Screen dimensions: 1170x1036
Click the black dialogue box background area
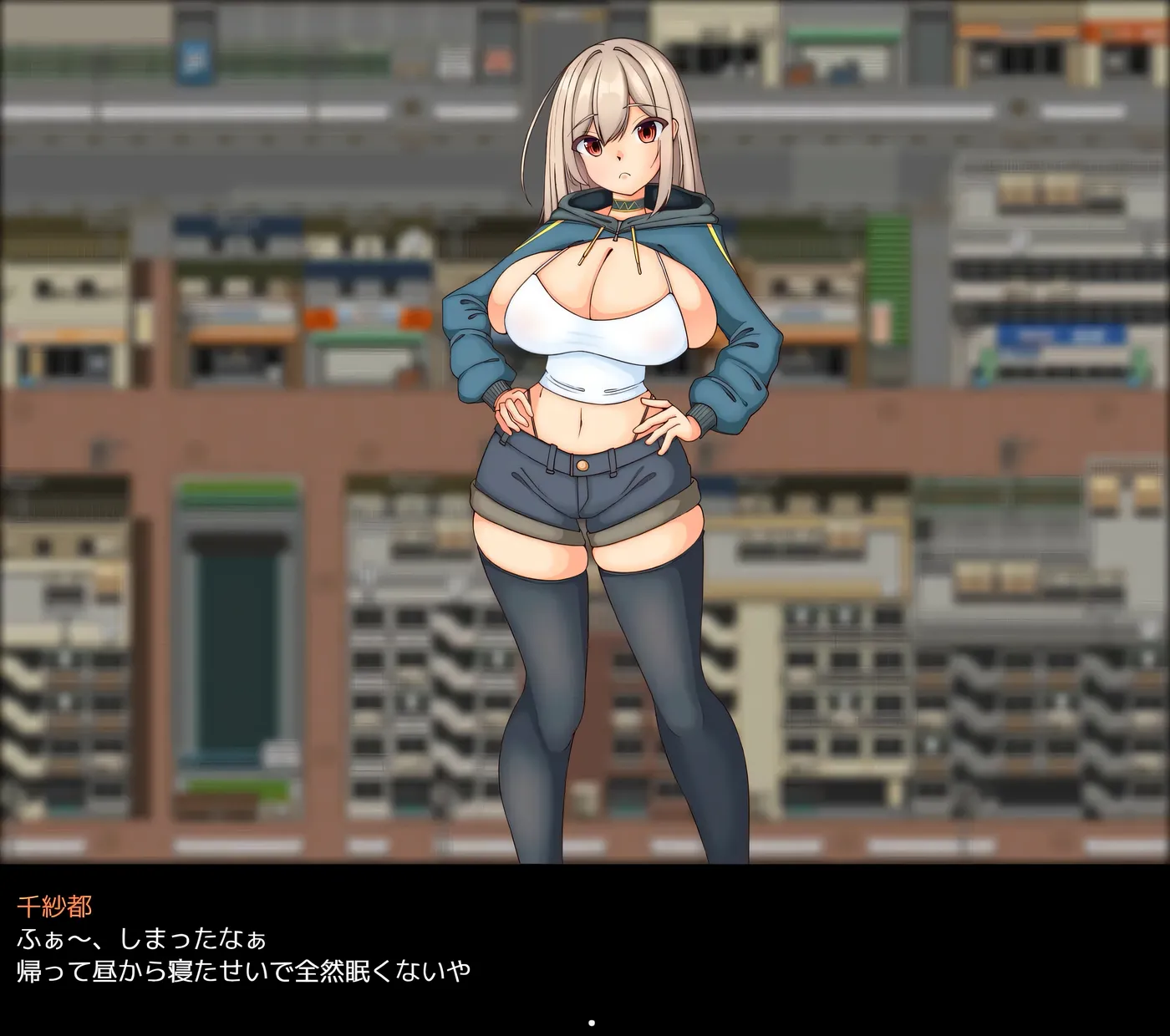pyautogui.click(x=919, y=936)
